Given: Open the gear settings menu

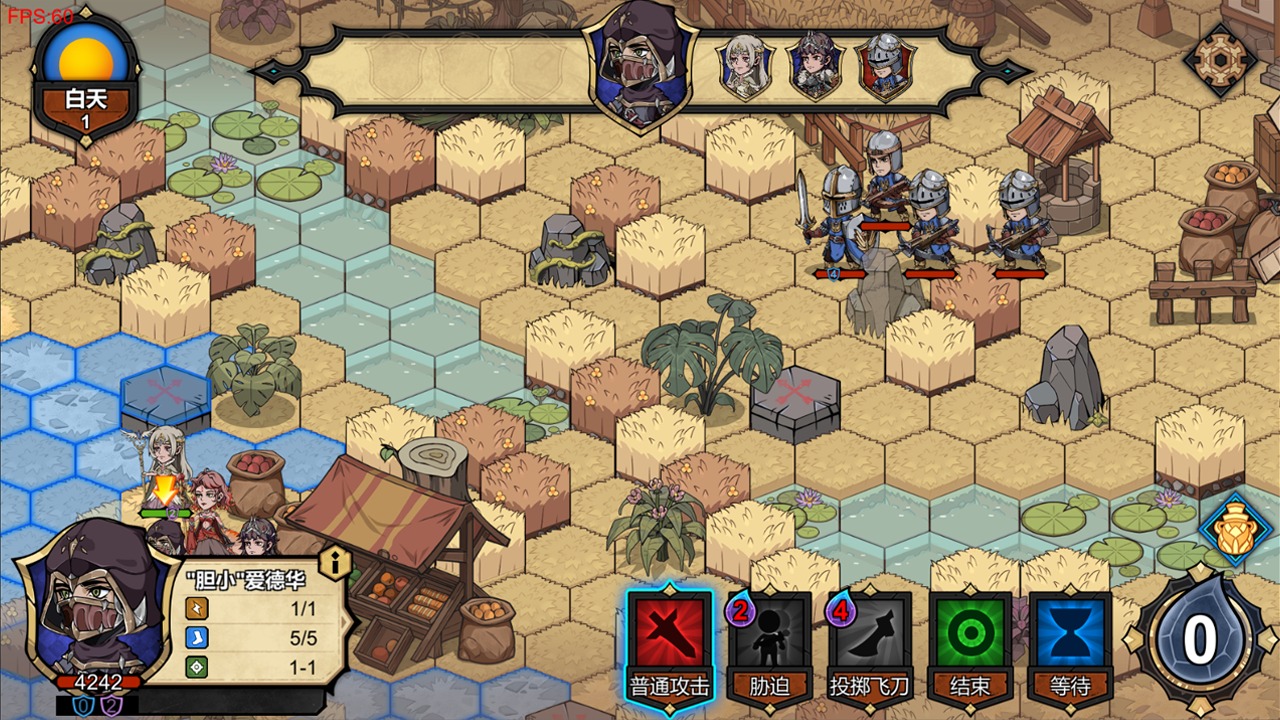Looking at the screenshot, I should coord(1219,62).
